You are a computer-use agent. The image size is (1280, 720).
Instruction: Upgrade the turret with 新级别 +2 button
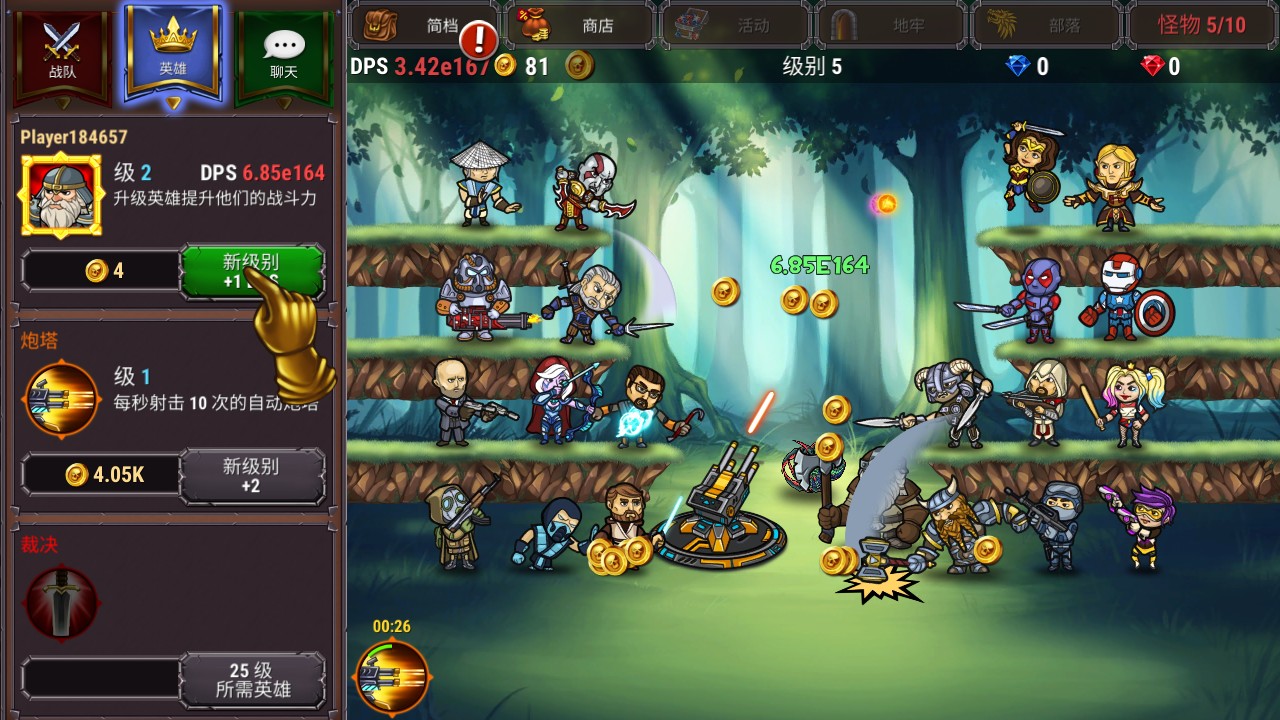(x=252, y=474)
